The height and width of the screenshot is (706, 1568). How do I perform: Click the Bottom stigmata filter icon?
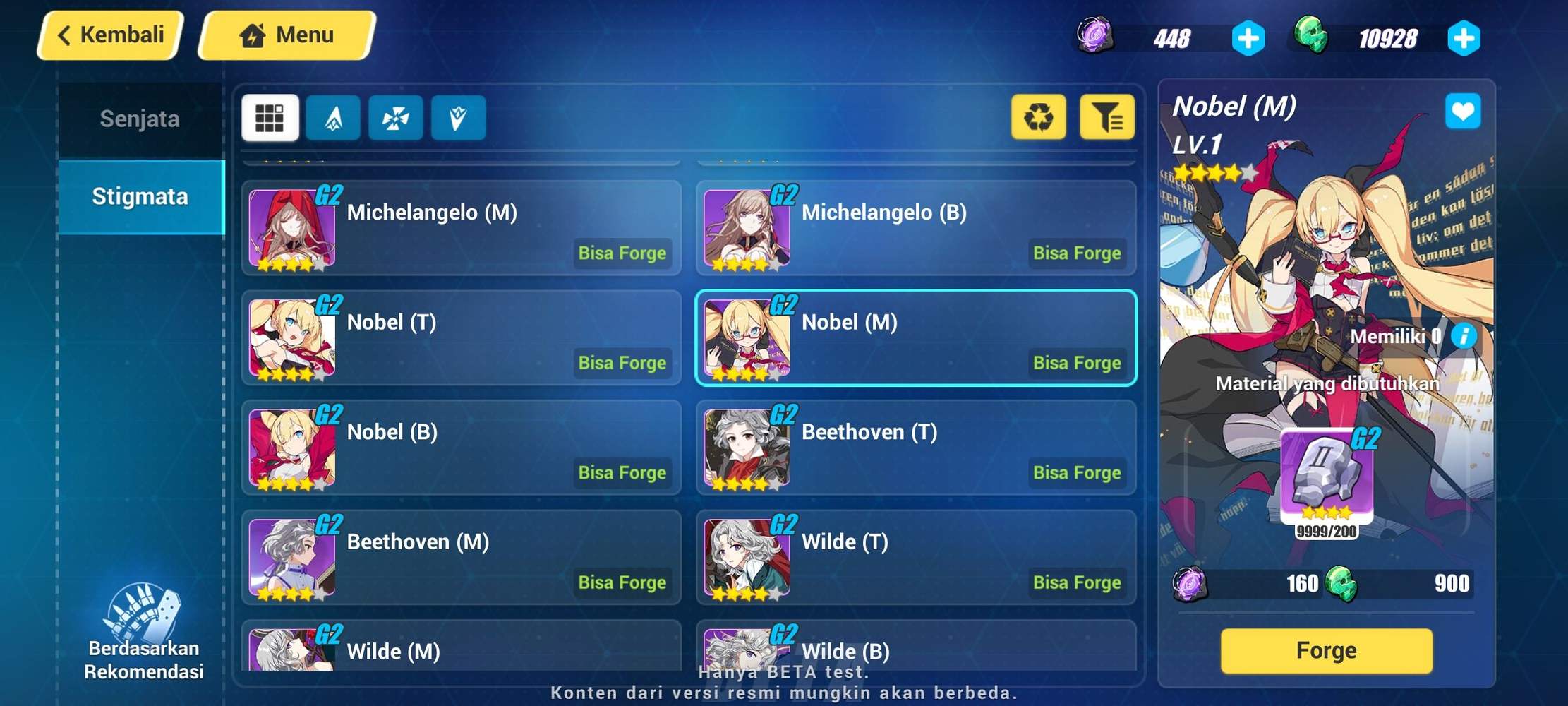[458, 118]
